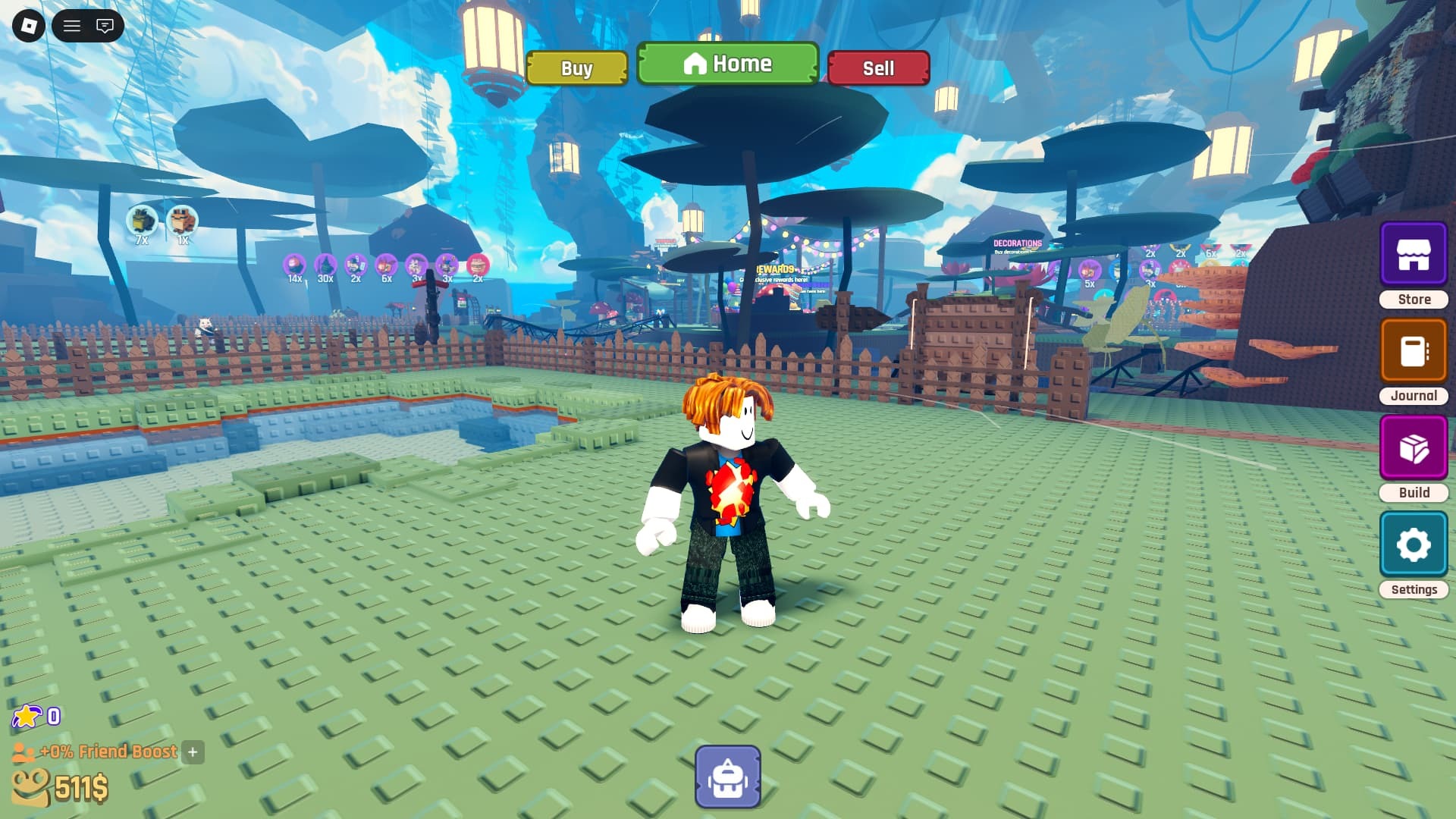Switch to the Home tab
The image size is (1456, 819).
(x=727, y=64)
